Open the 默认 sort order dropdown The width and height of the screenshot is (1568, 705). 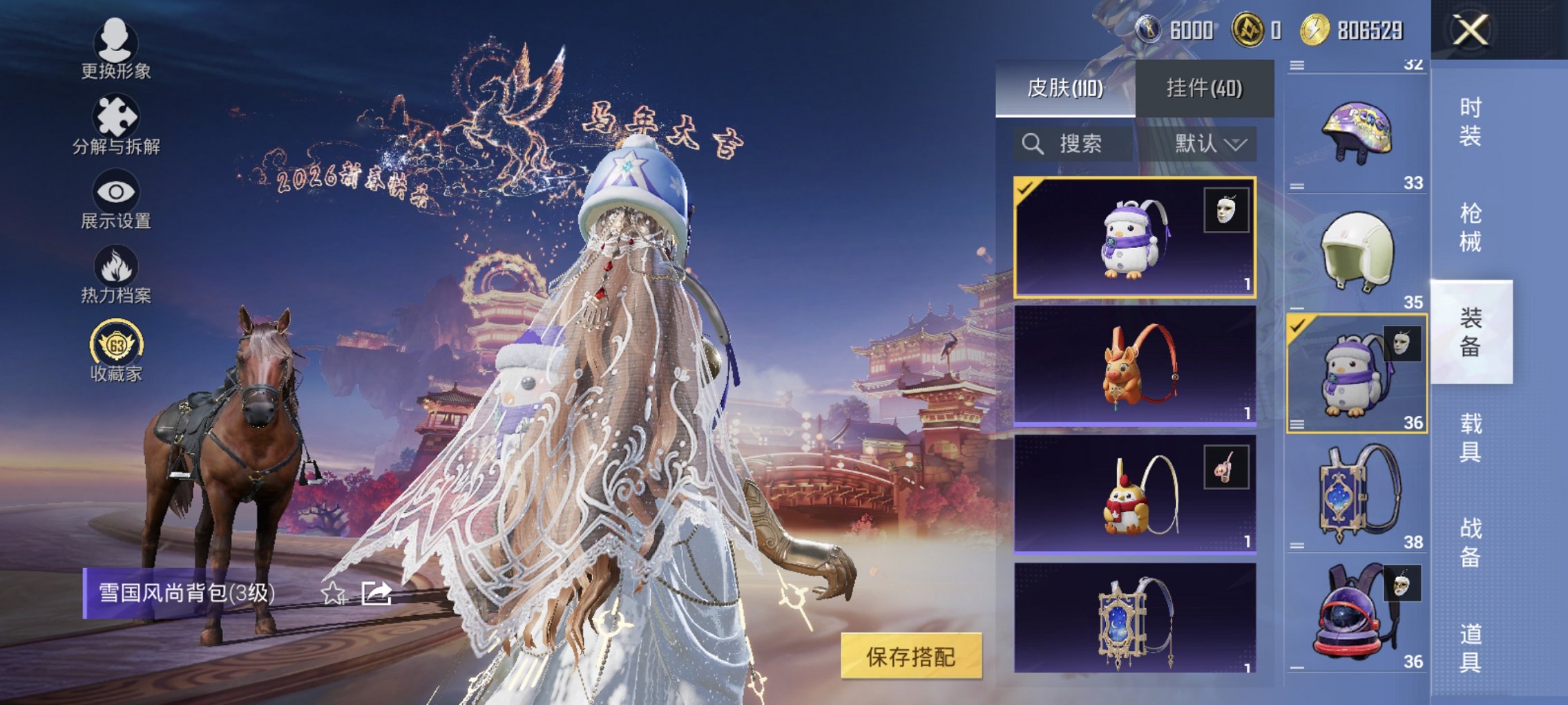[x=1207, y=144]
